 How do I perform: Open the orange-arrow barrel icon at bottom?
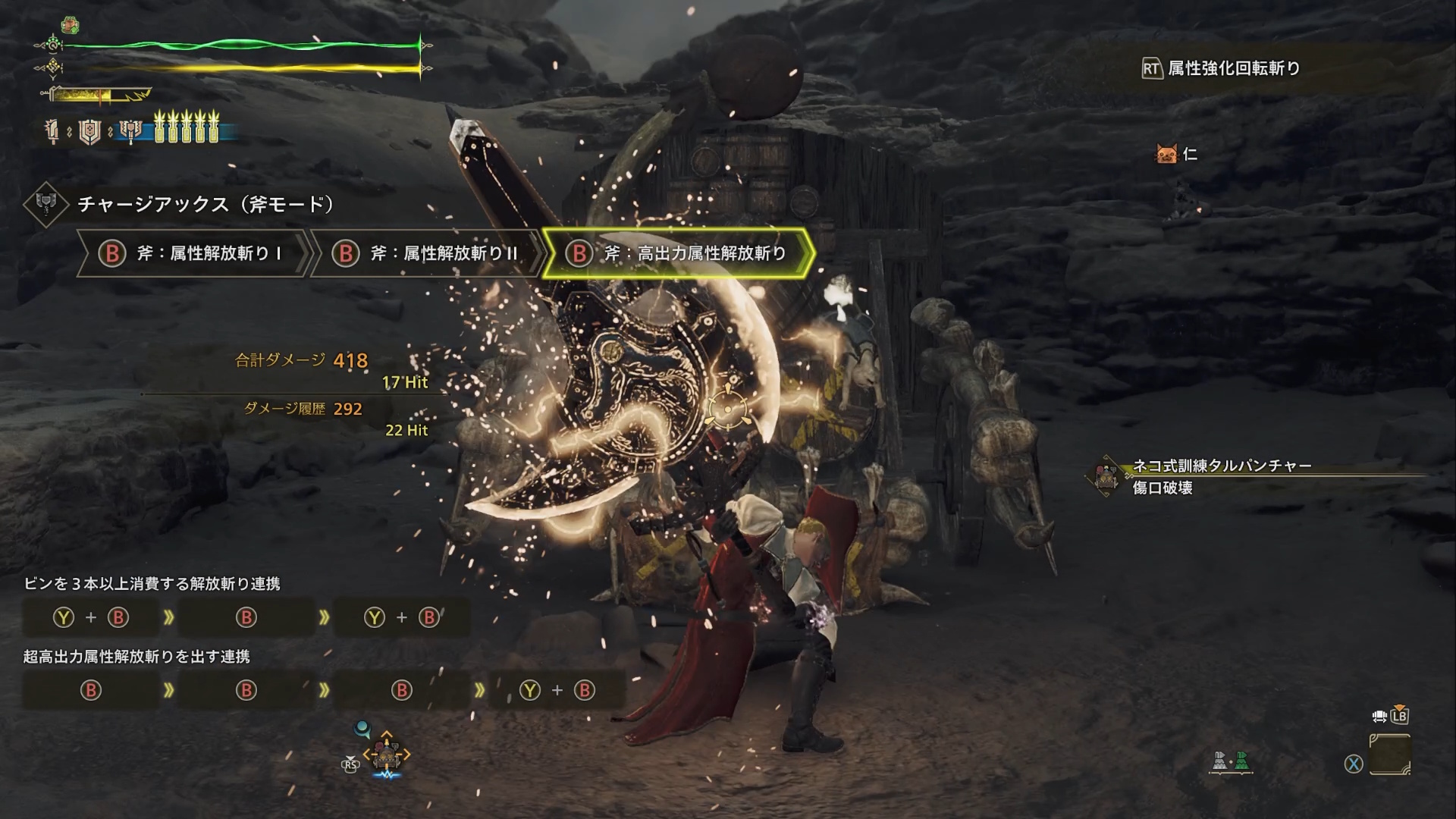(x=387, y=755)
